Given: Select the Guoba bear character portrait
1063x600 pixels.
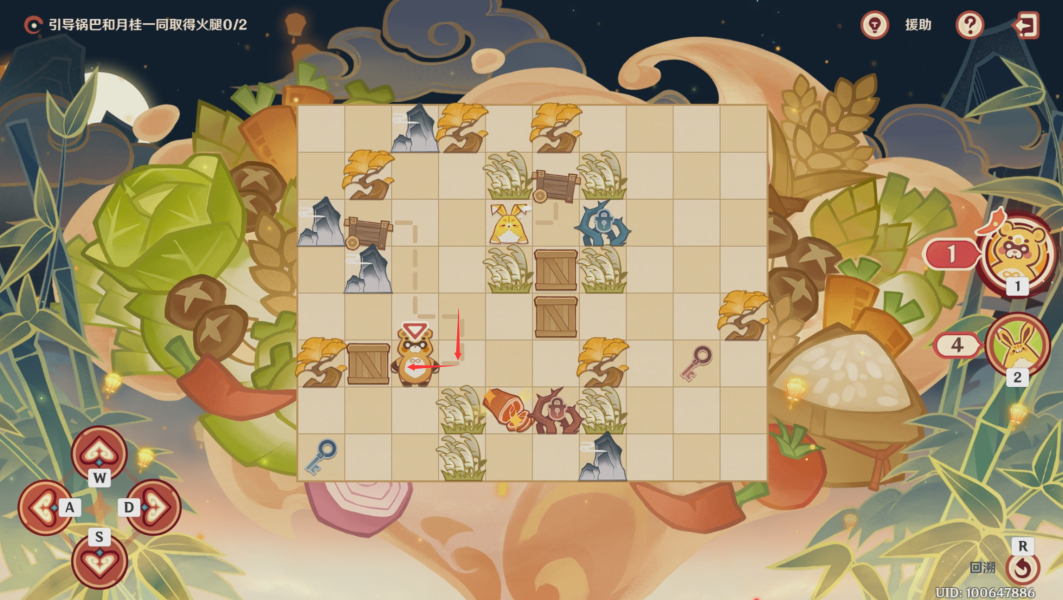Looking at the screenshot, I should (1017, 252).
